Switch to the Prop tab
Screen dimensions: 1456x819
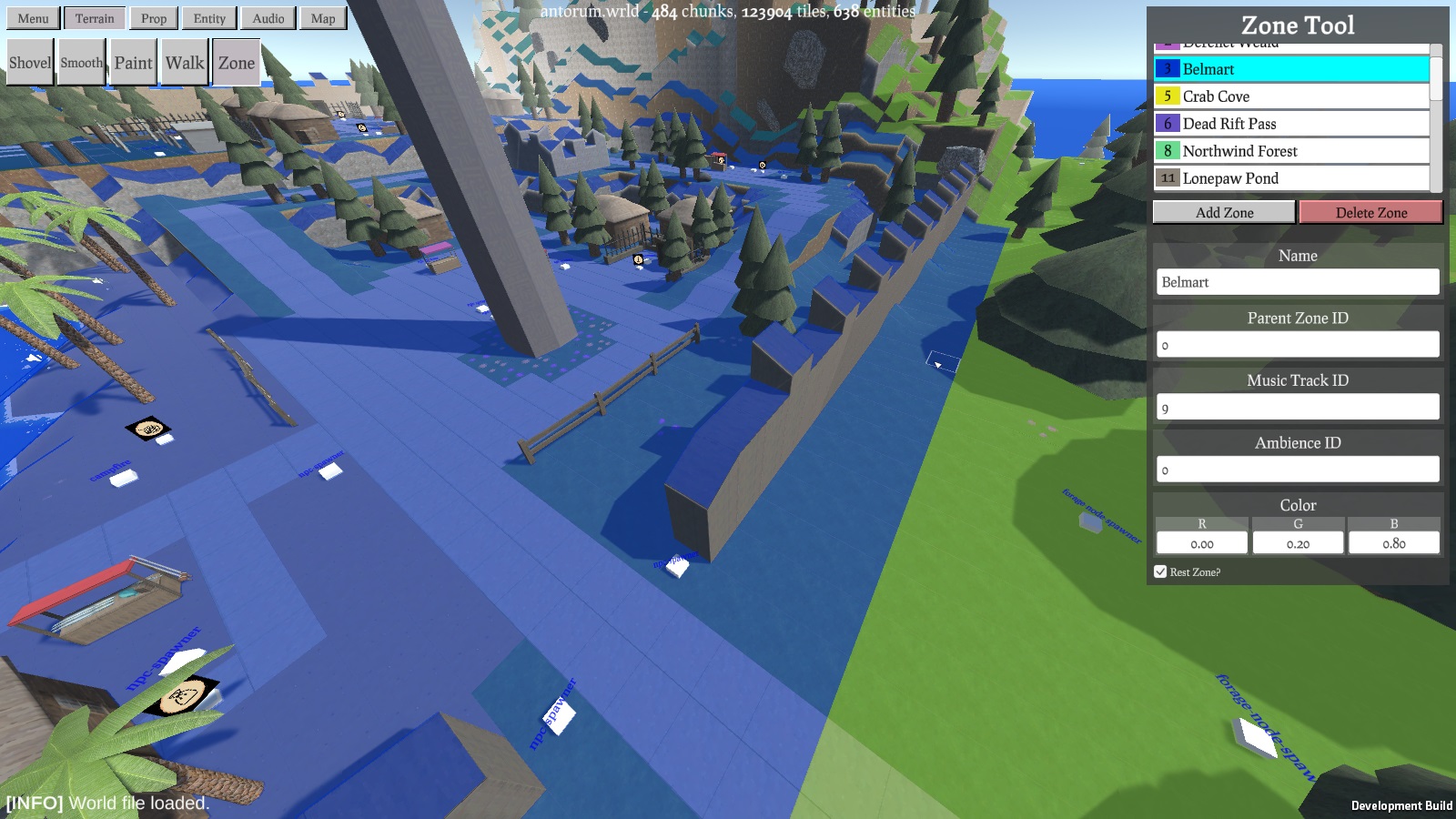[154, 18]
